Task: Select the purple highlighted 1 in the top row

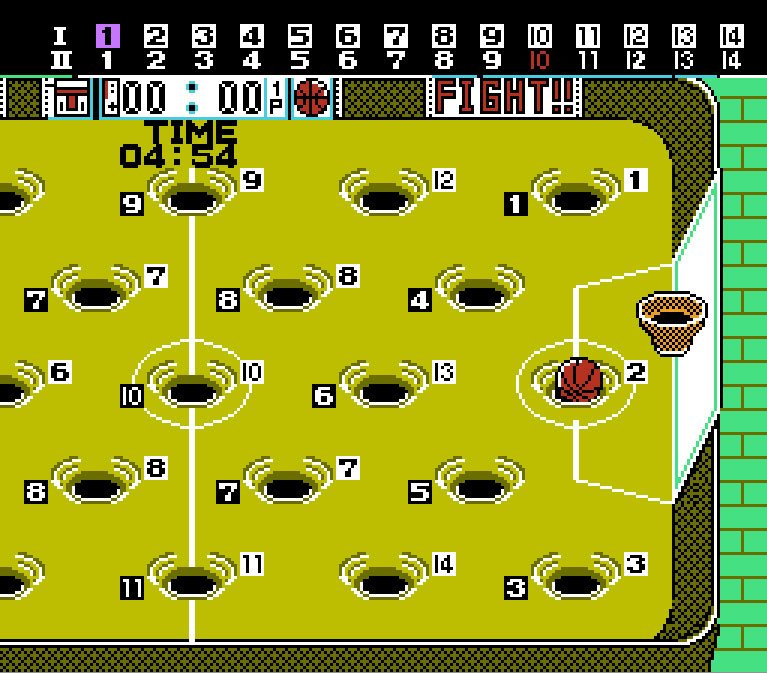Action: tap(107, 37)
